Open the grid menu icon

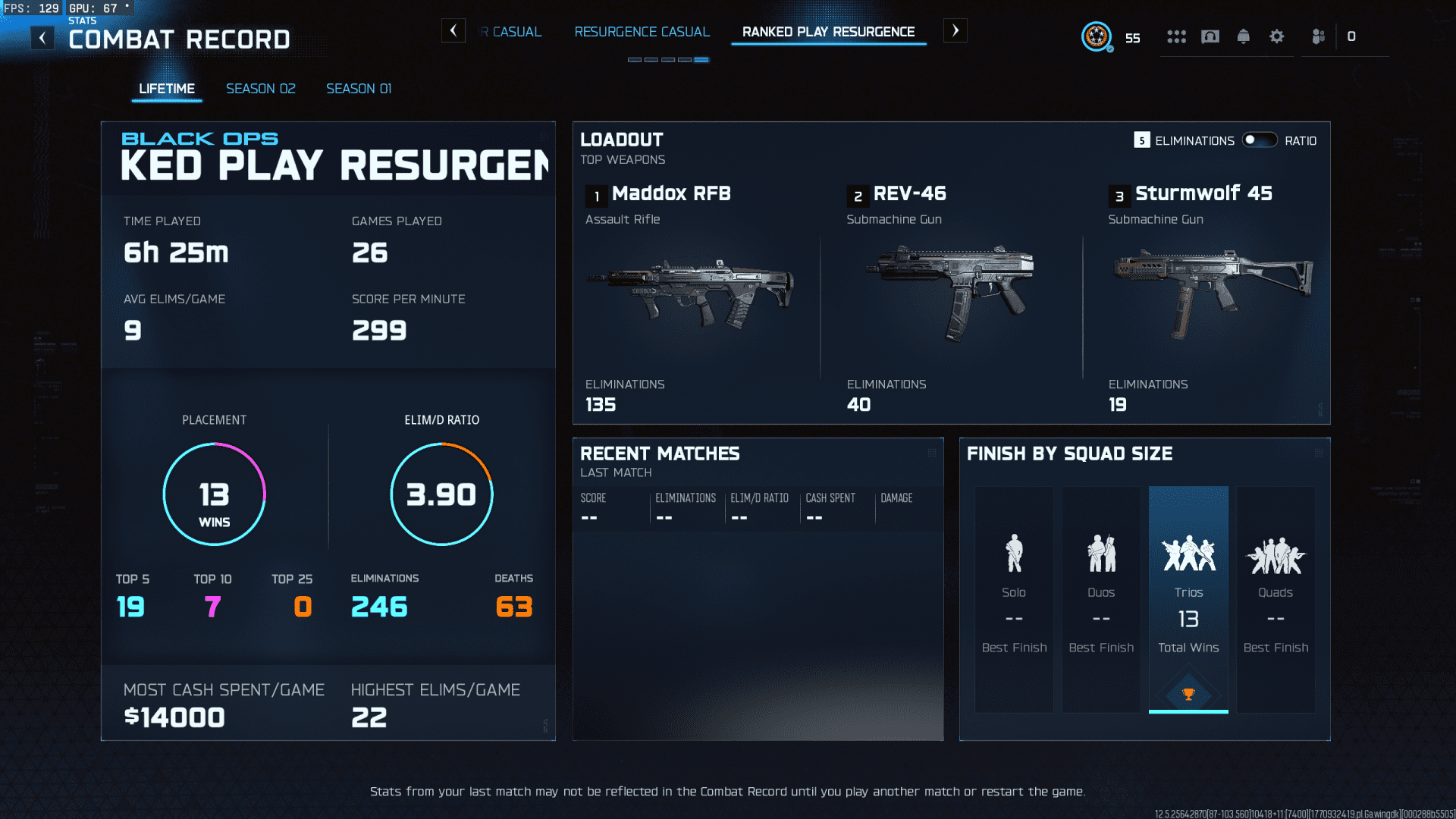coord(1176,36)
